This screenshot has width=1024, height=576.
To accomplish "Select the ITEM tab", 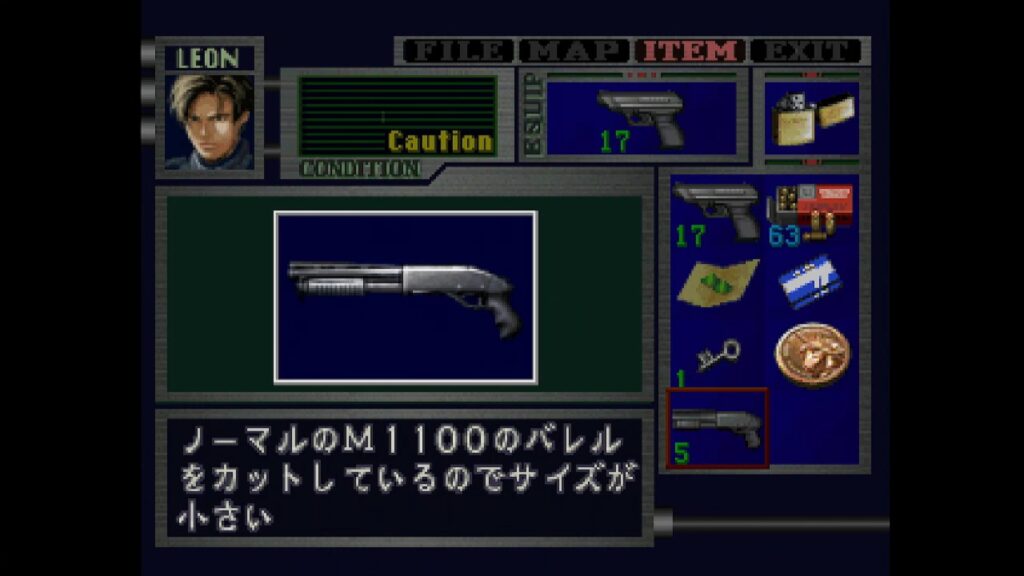I will tap(692, 51).
